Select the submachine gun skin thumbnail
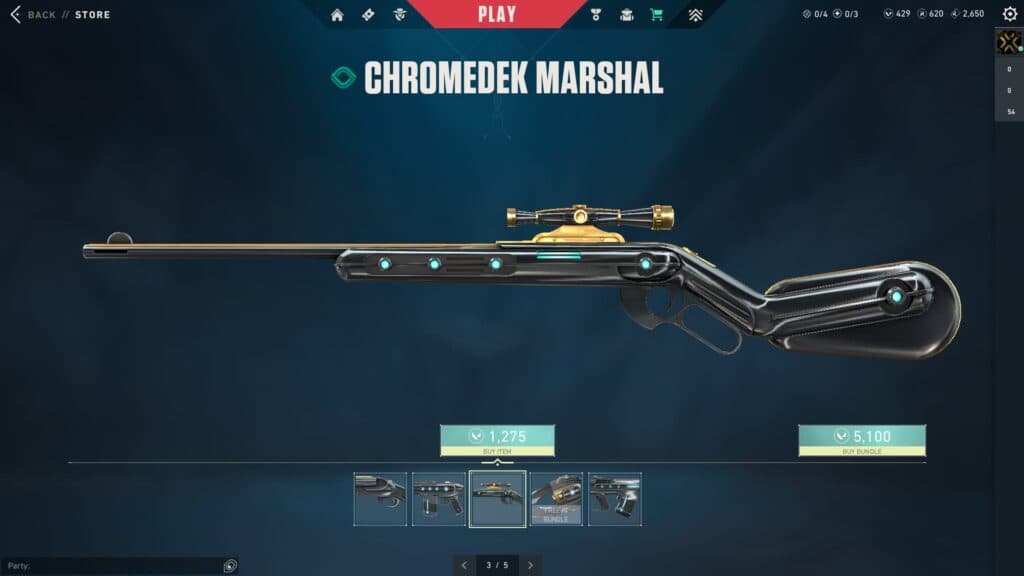Image resolution: width=1024 pixels, height=576 pixels. pos(439,499)
